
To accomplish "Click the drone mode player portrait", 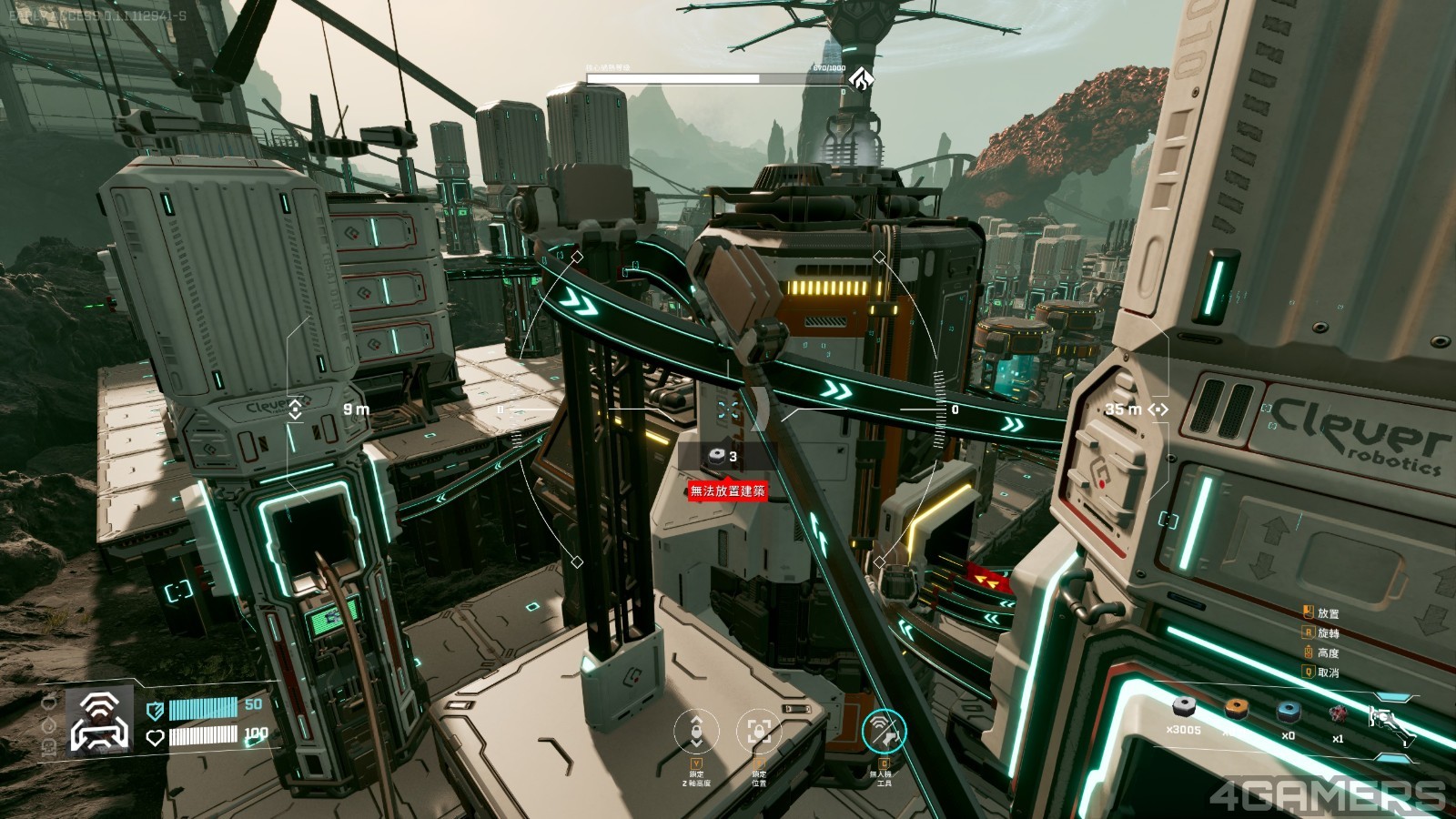I will [x=100, y=720].
